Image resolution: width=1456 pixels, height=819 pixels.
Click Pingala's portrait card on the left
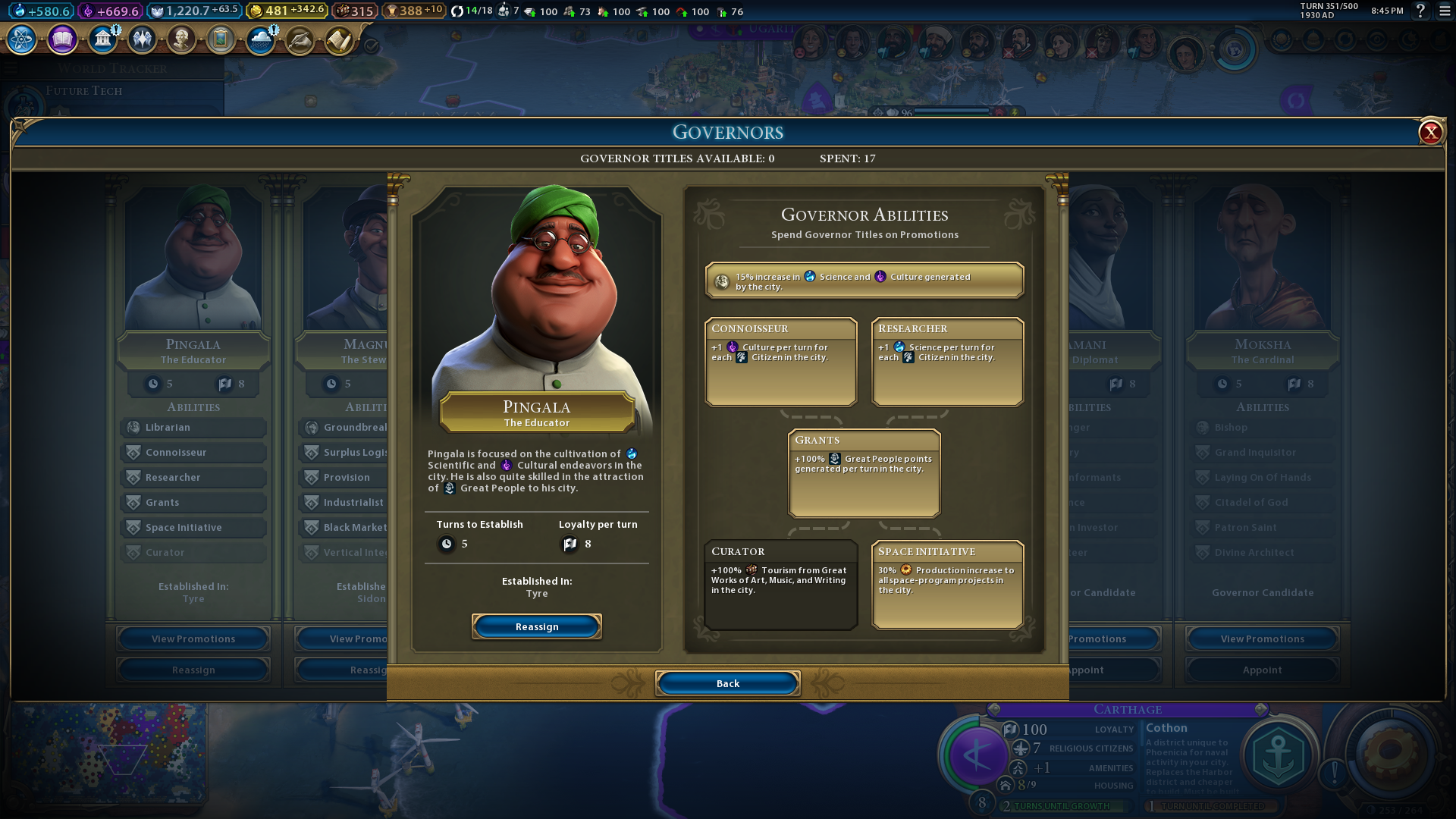click(193, 258)
